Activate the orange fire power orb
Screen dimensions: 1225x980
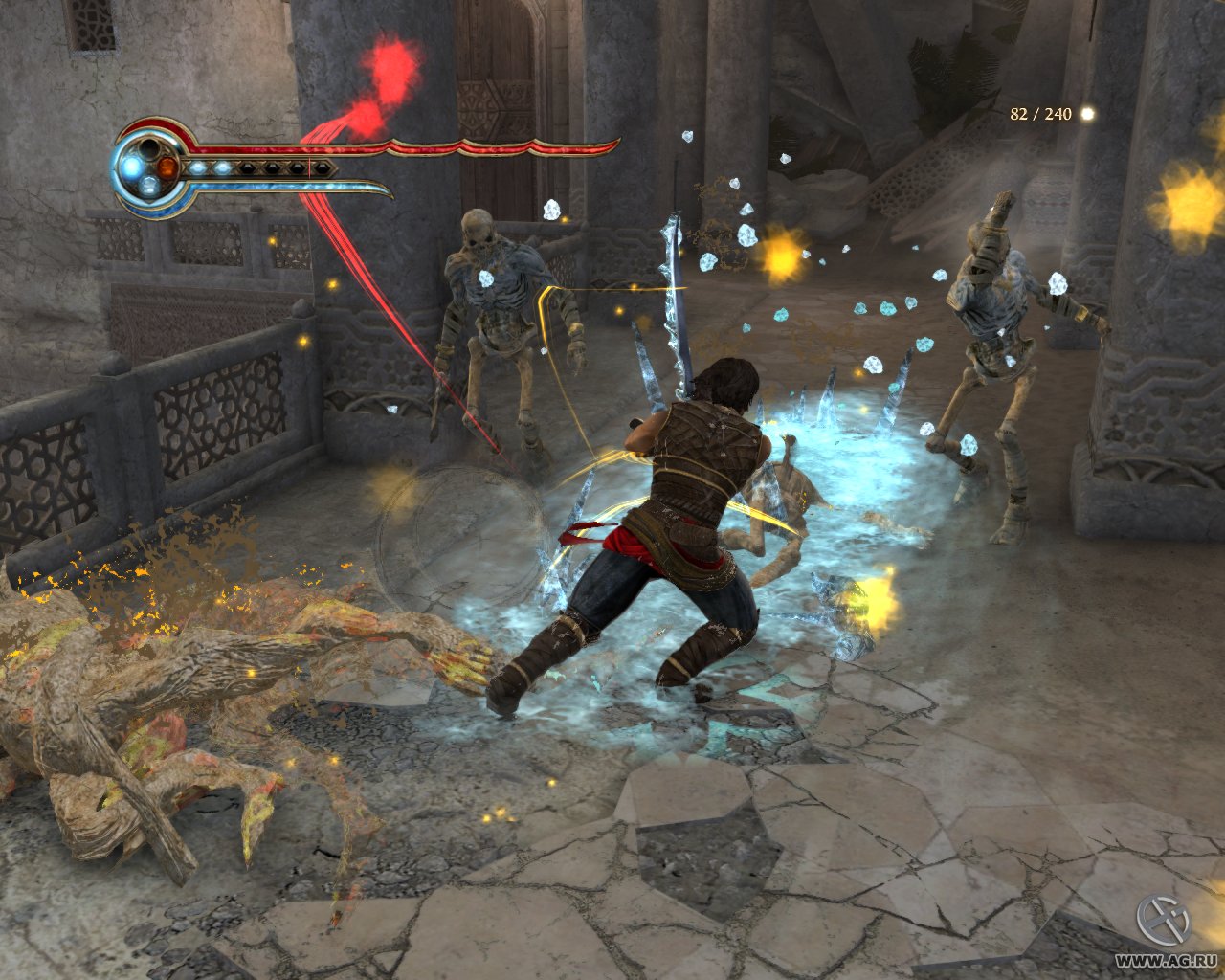pyautogui.click(x=168, y=167)
